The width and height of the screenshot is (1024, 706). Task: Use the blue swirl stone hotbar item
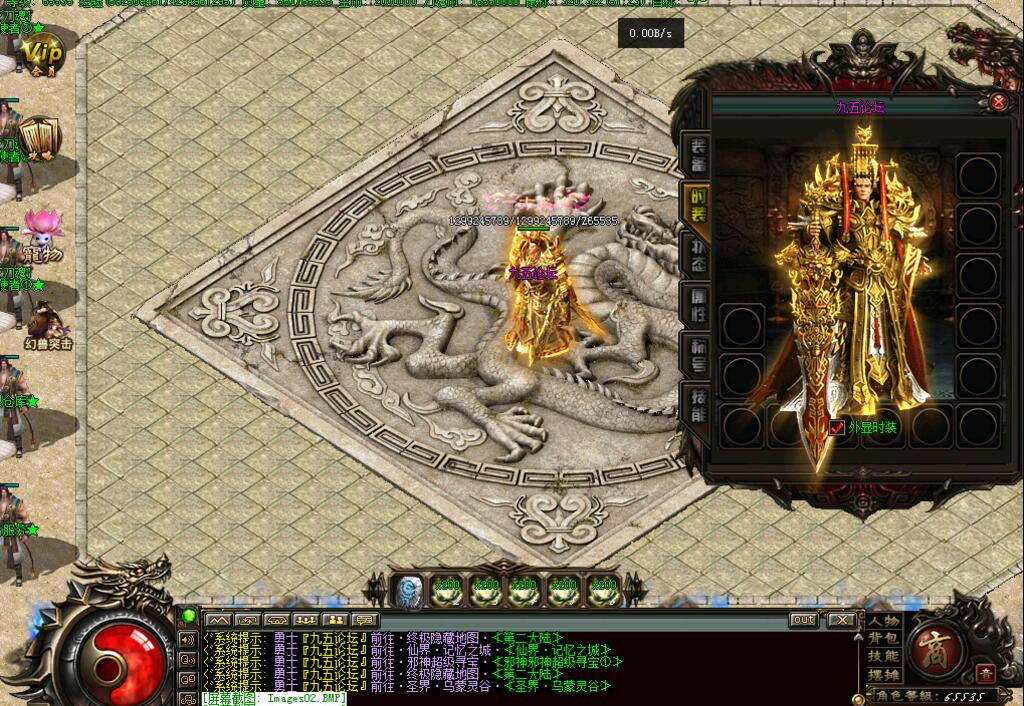[407, 591]
